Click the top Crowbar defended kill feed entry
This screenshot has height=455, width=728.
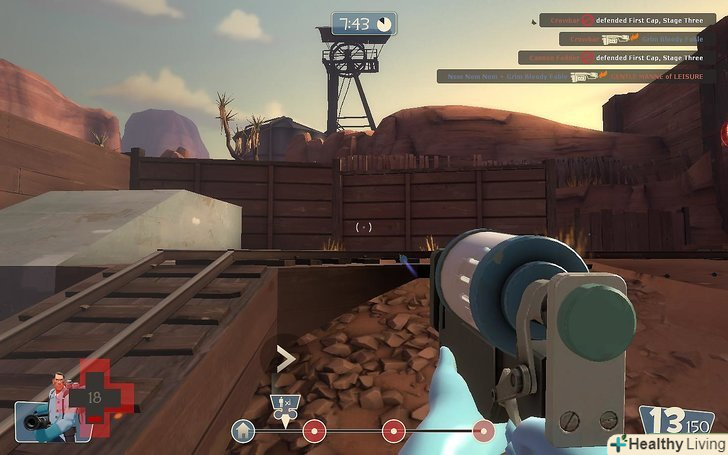point(620,20)
